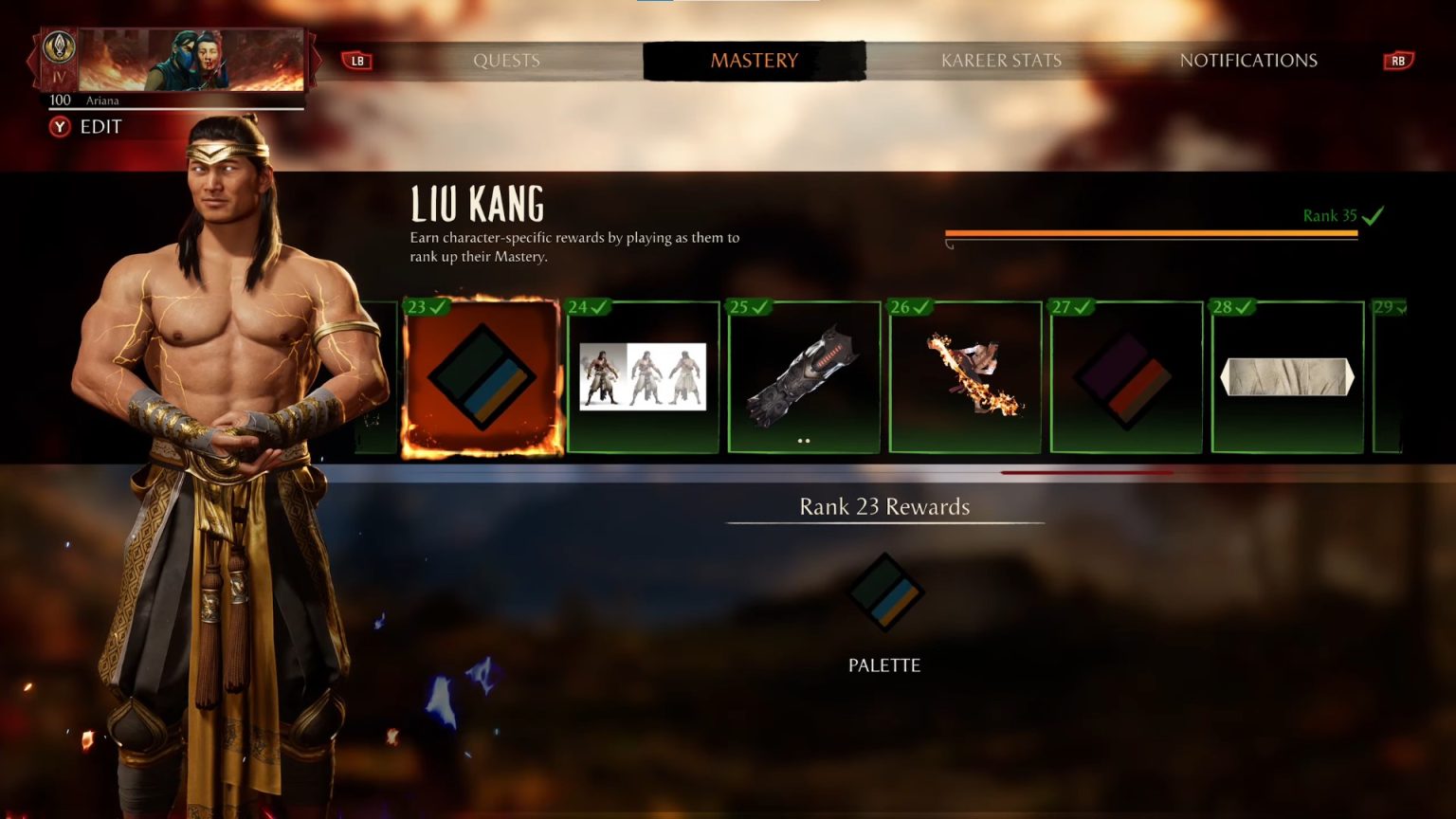Open the Quests tab
1456x819 pixels.
pos(507,60)
